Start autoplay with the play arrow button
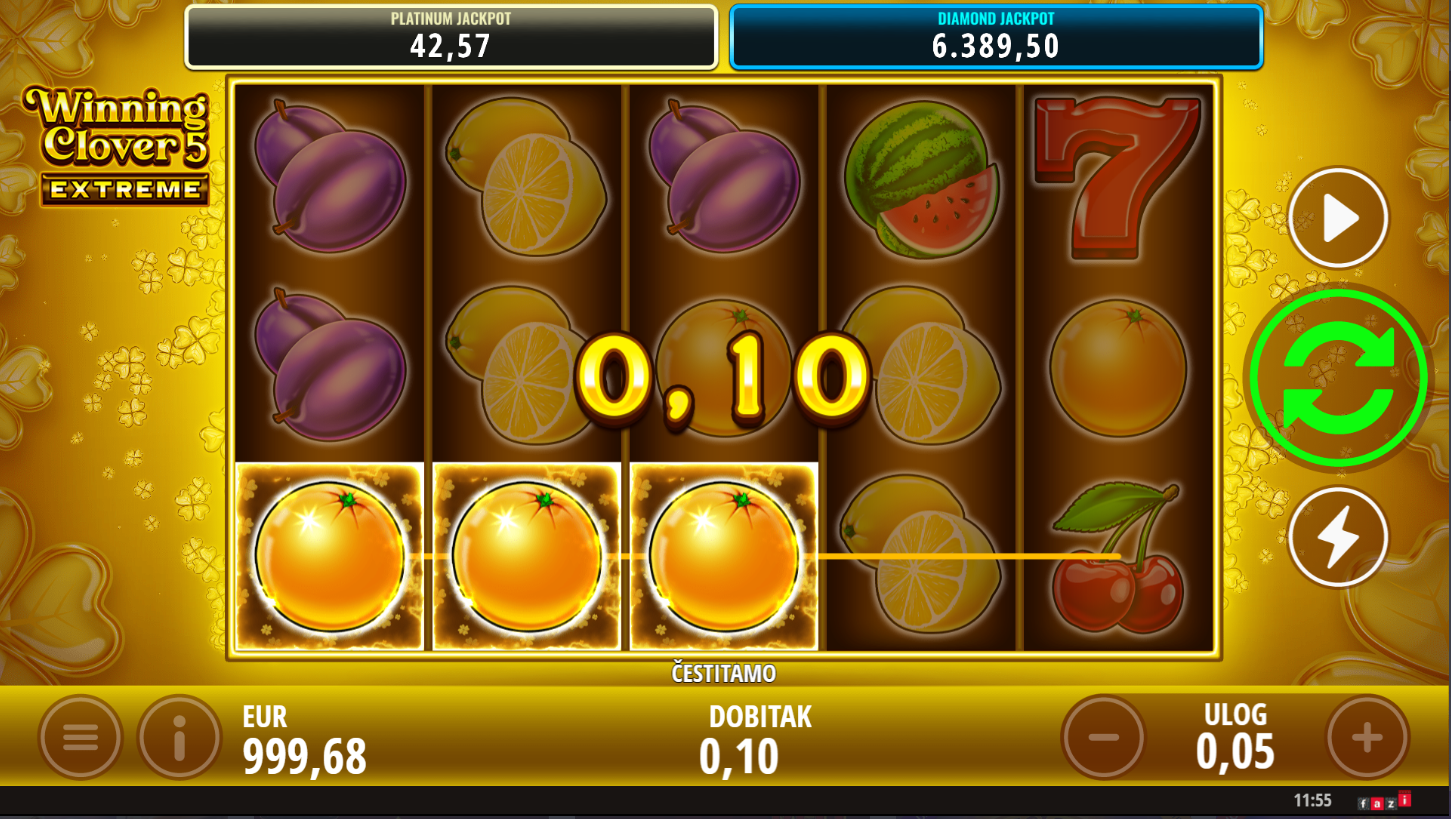This screenshot has height=819, width=1451. click(1338, 218)
